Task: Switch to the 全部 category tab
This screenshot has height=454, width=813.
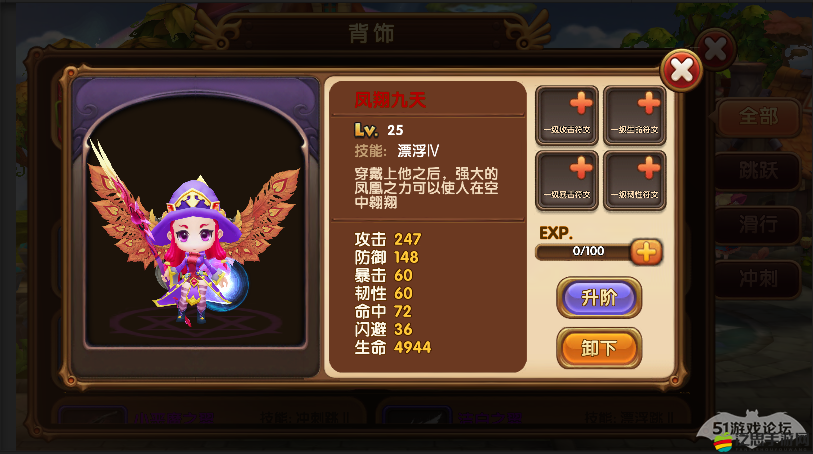Action: coord(758,117)
